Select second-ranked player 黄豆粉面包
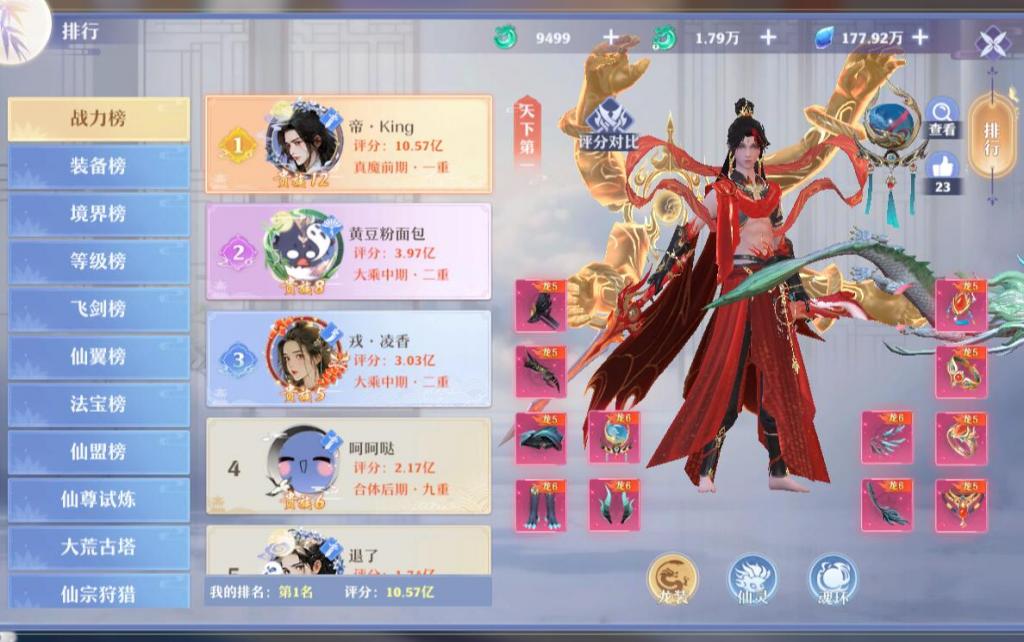Viewport: 1024px width, 642px height. 348,252
